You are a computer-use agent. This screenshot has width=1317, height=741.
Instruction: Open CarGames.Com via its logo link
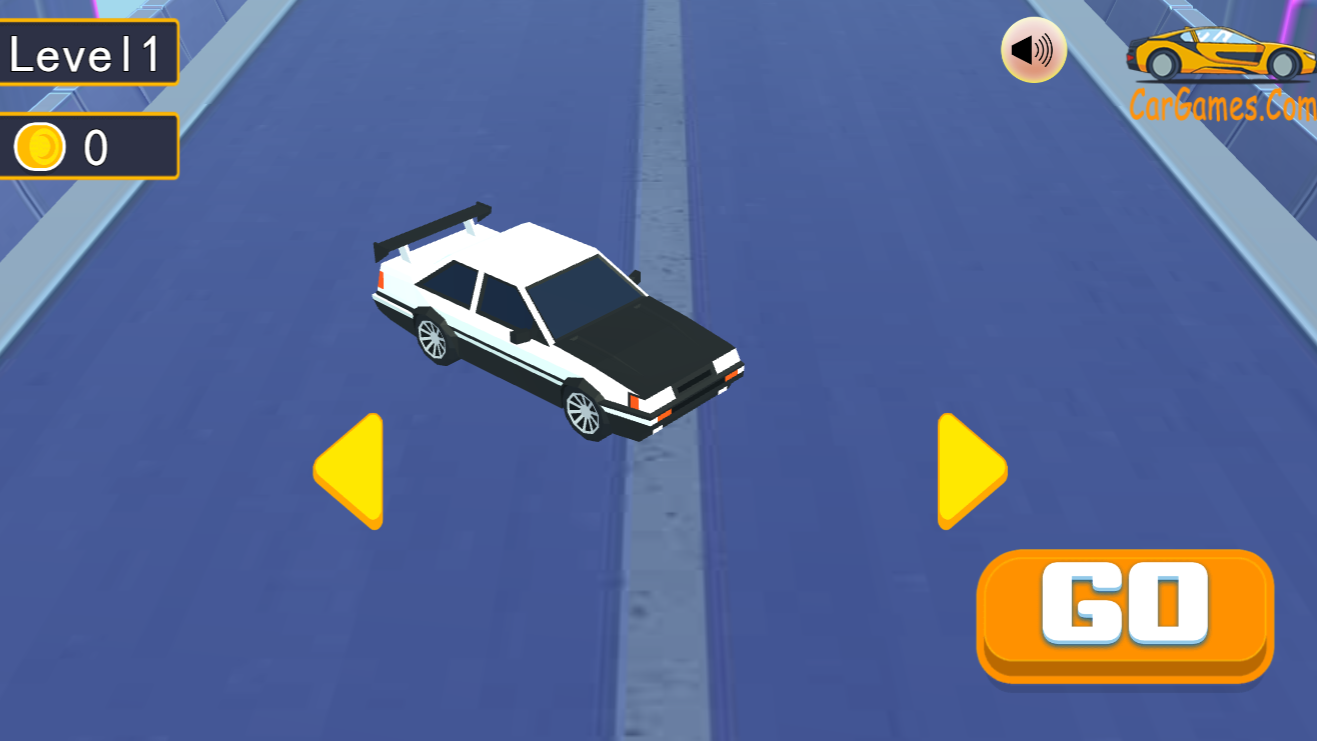1220,55
